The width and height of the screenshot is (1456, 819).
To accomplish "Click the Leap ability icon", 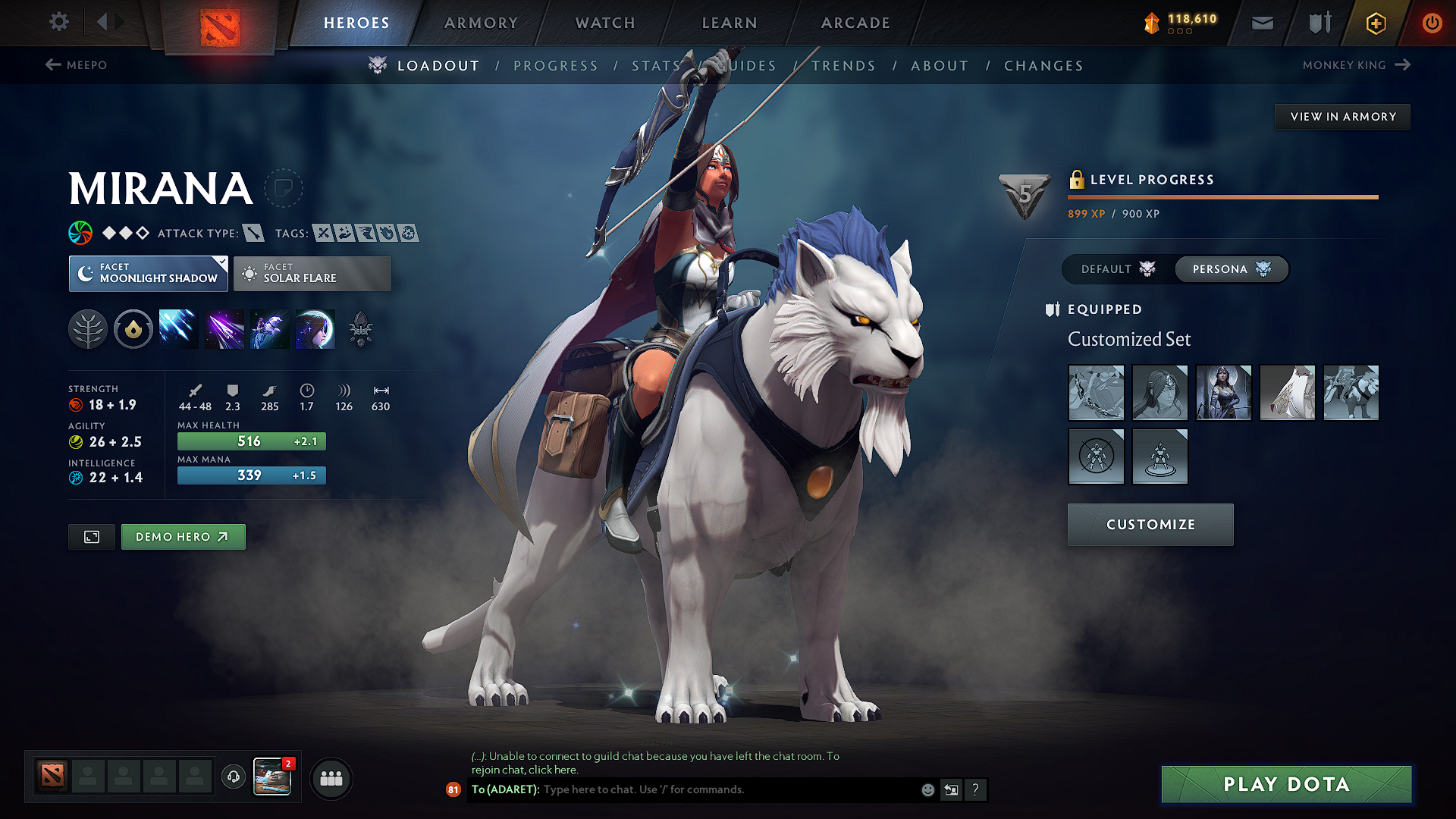I will coord(269,328).
